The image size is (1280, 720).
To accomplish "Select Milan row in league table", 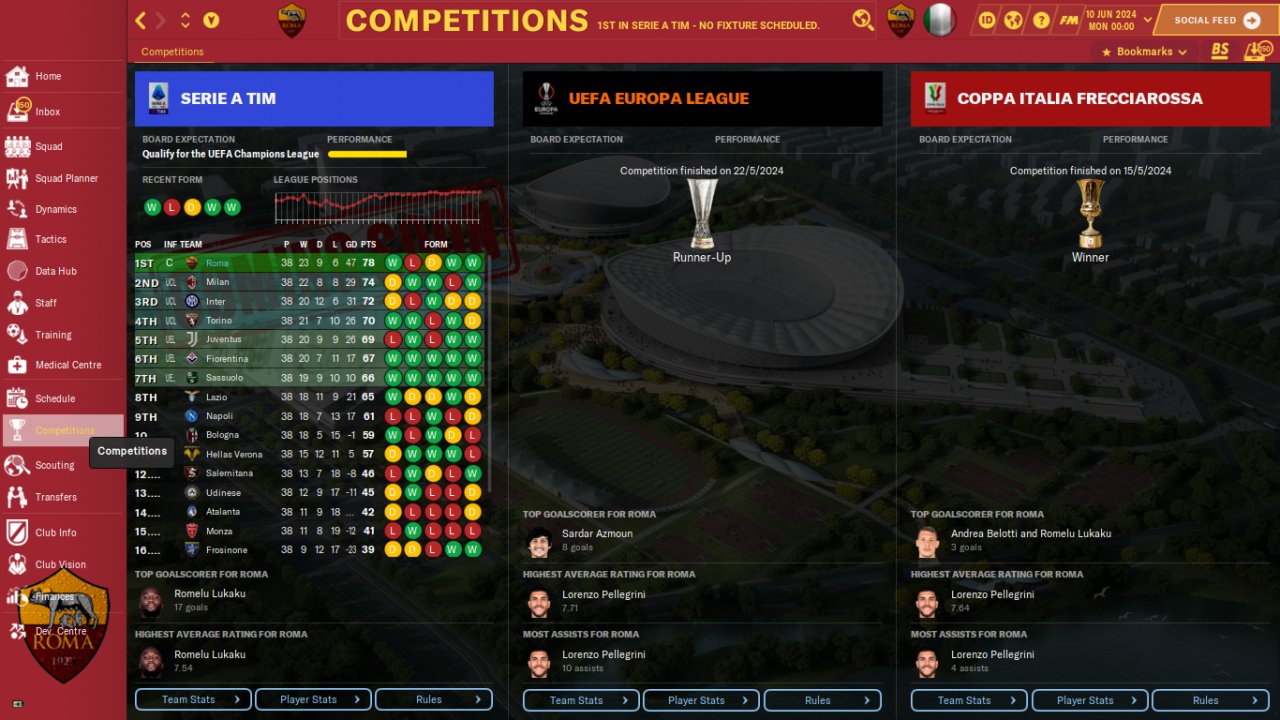I will coord(217,282).
